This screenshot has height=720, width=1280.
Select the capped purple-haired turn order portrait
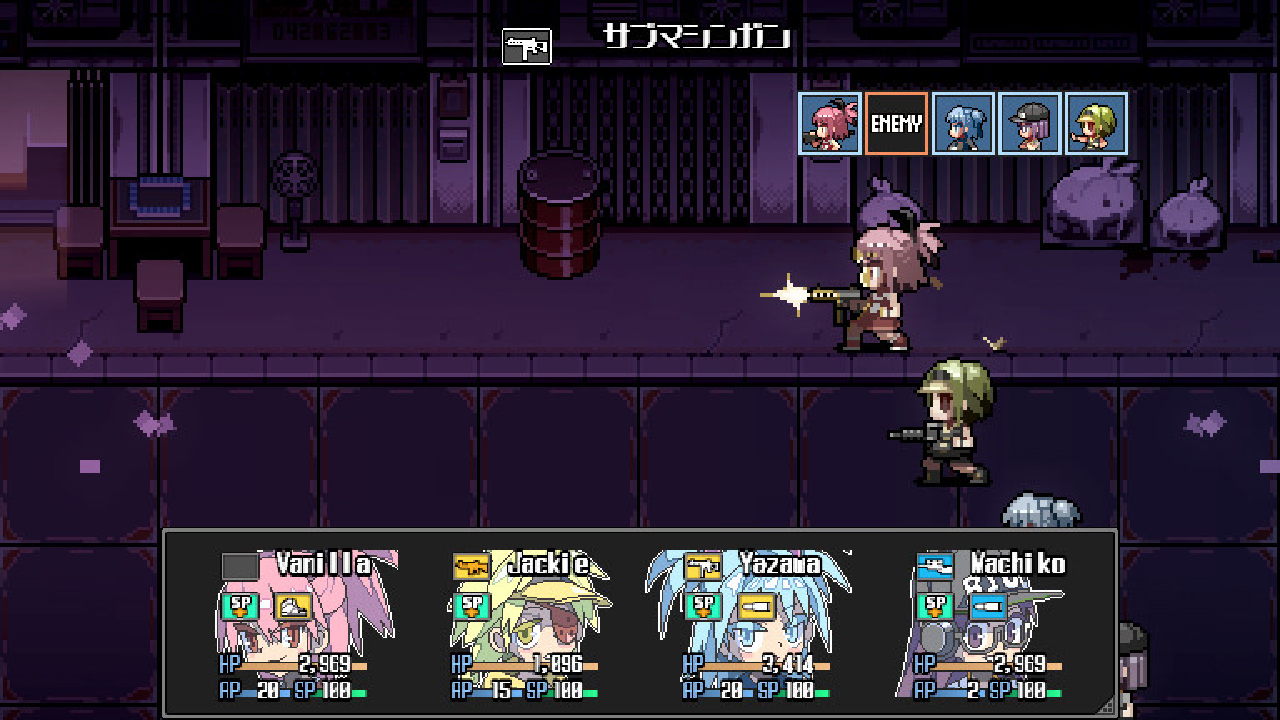coord(1030,123)
